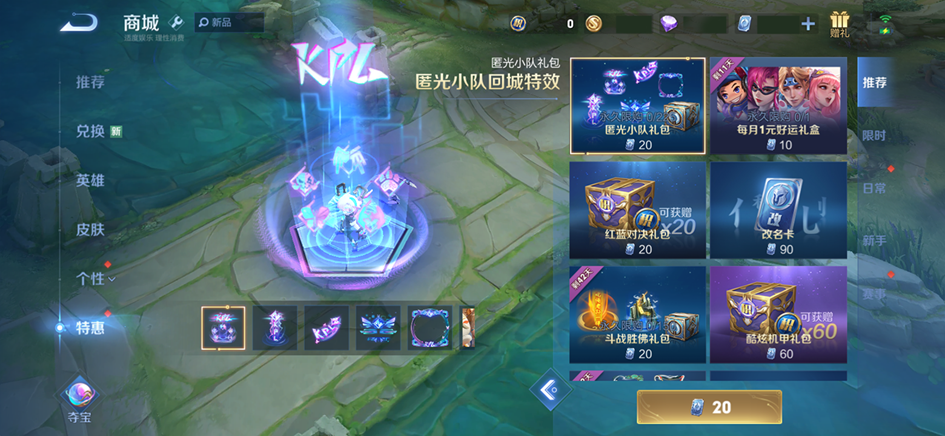Preview the KPL pink logo thumbnail
This screenshot has width=945, height=436.
(x=327, y=328)
